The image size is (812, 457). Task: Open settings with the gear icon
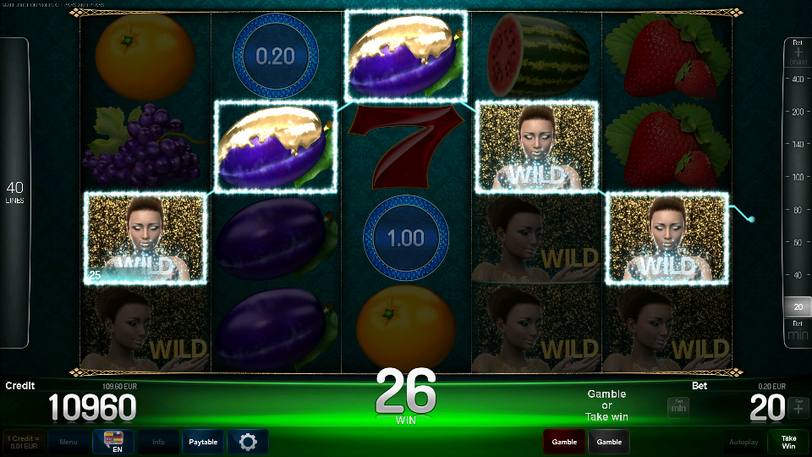point(247,441)
